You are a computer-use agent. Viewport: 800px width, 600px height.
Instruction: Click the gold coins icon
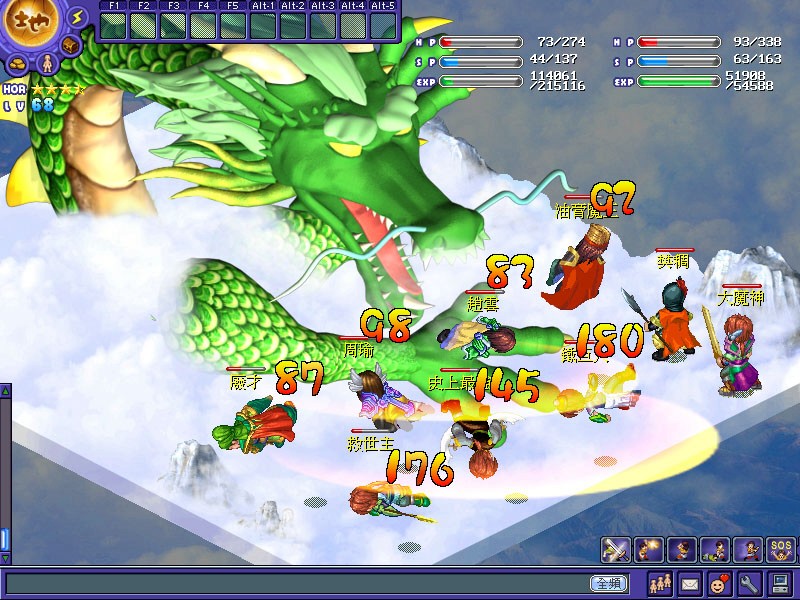click(19, 64)
